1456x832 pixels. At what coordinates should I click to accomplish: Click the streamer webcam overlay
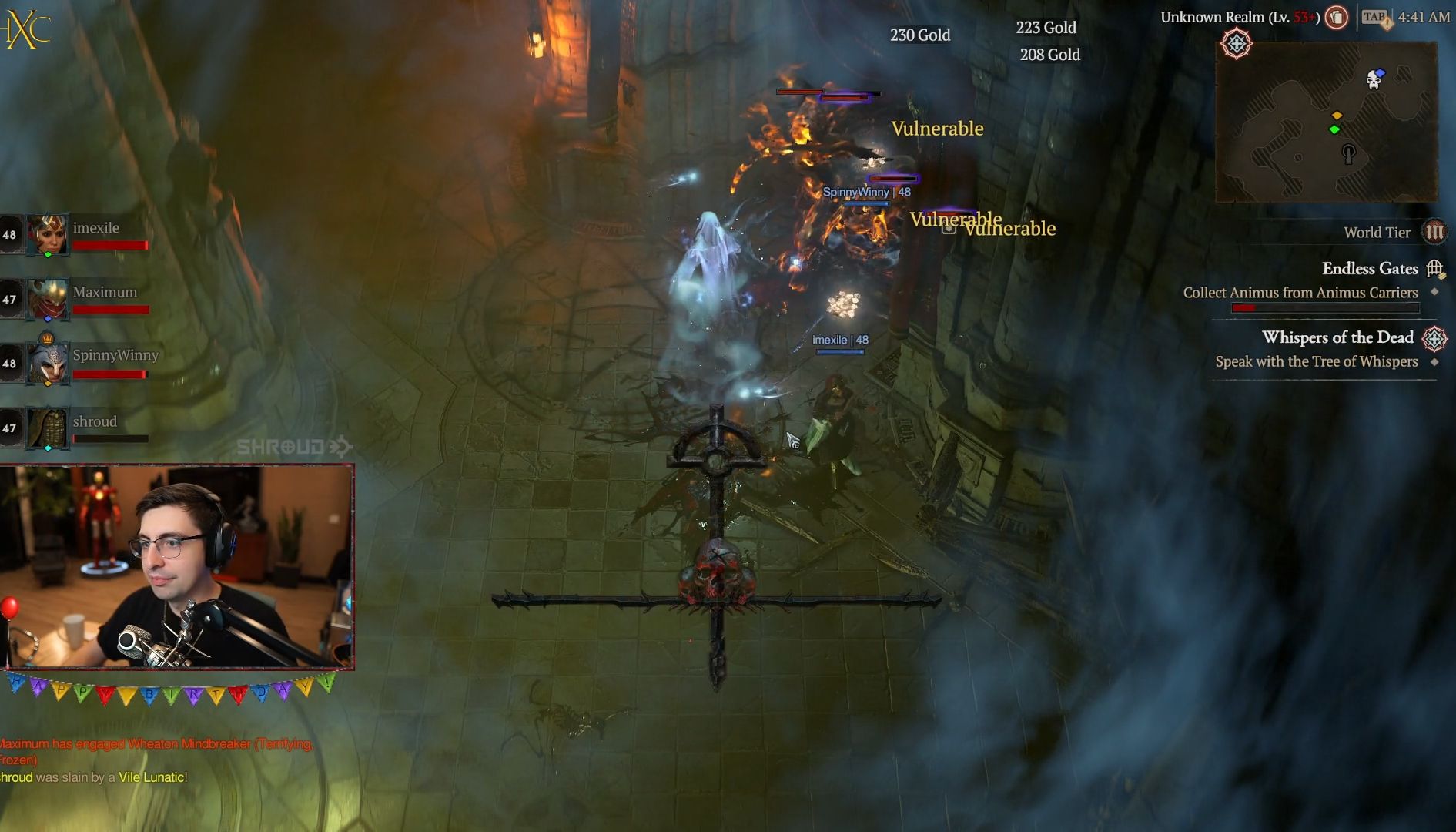[x=177, y=566]
